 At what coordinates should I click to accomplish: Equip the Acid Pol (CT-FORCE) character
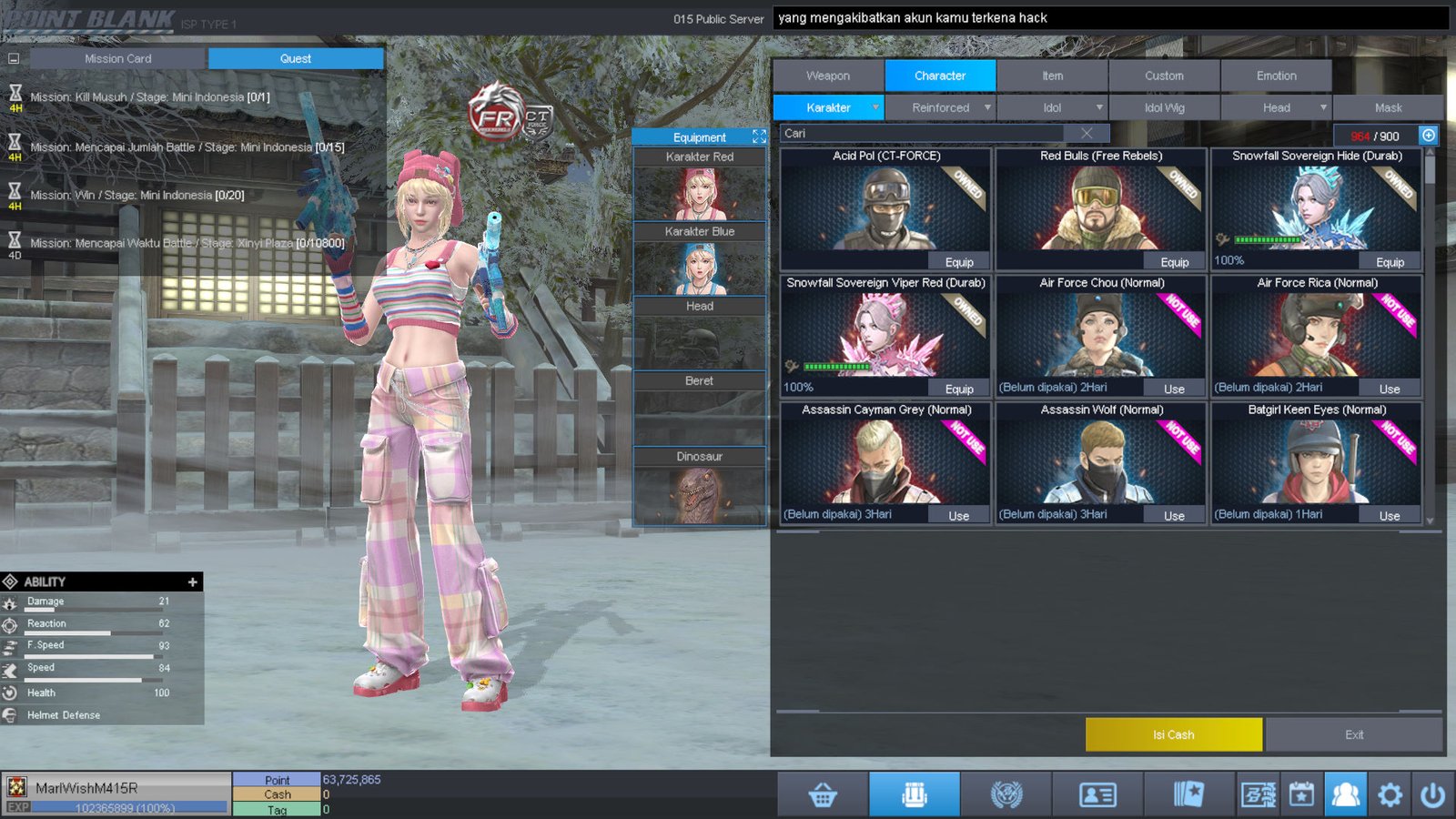(x=959, y=262)
